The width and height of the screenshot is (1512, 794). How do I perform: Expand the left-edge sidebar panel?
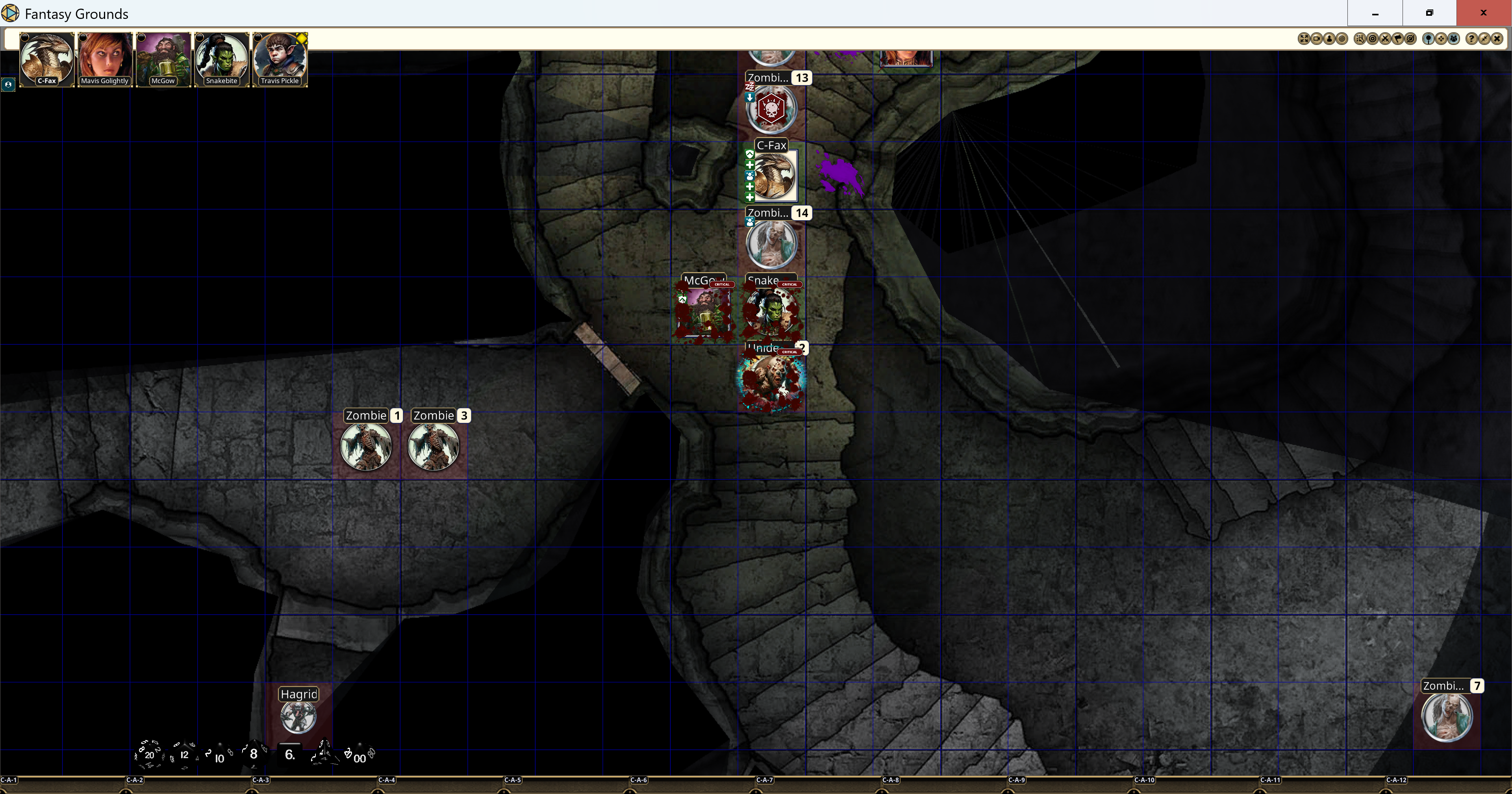click(9, 85)
